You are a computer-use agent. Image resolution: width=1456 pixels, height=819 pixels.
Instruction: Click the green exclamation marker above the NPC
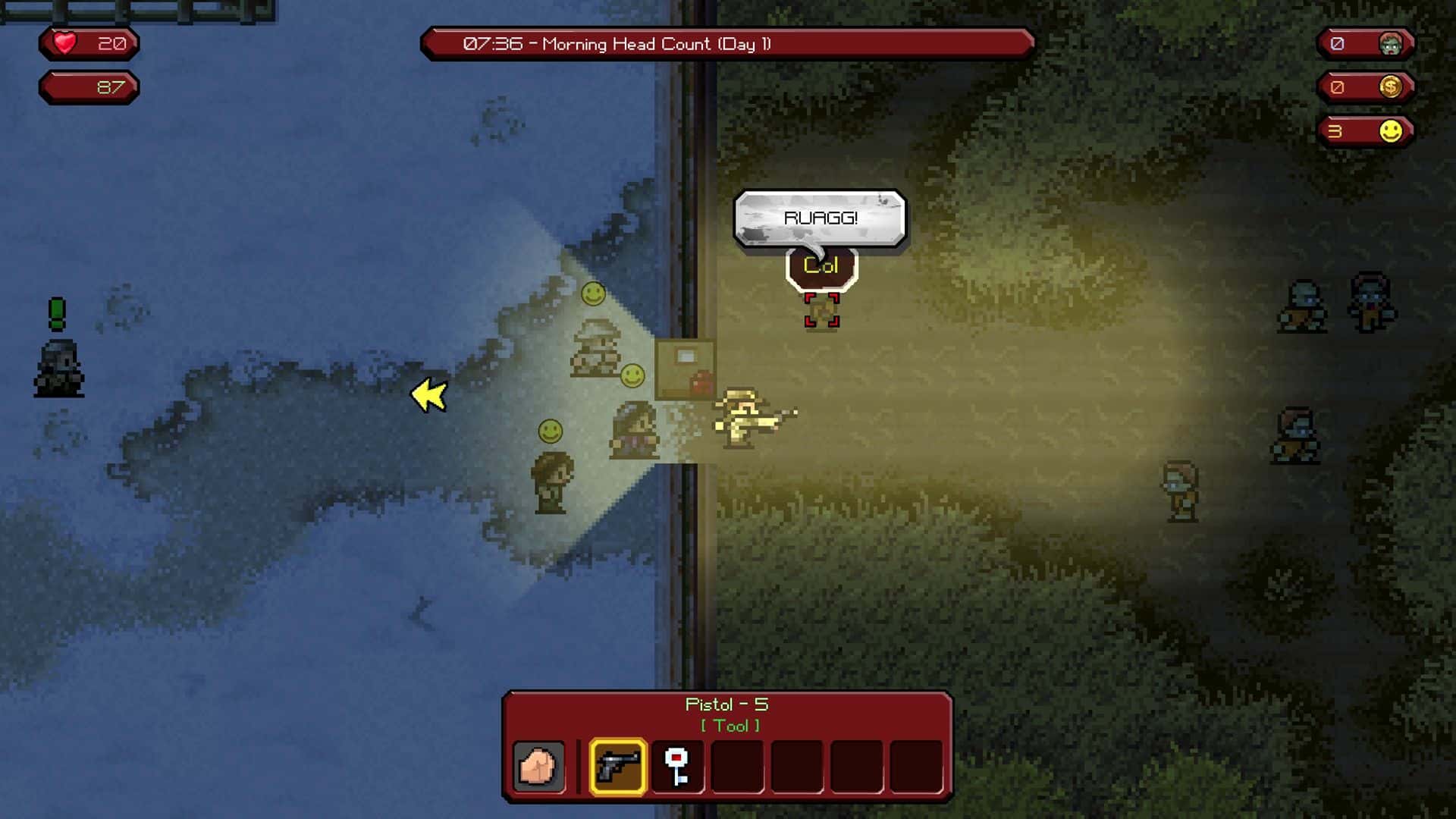57,309
